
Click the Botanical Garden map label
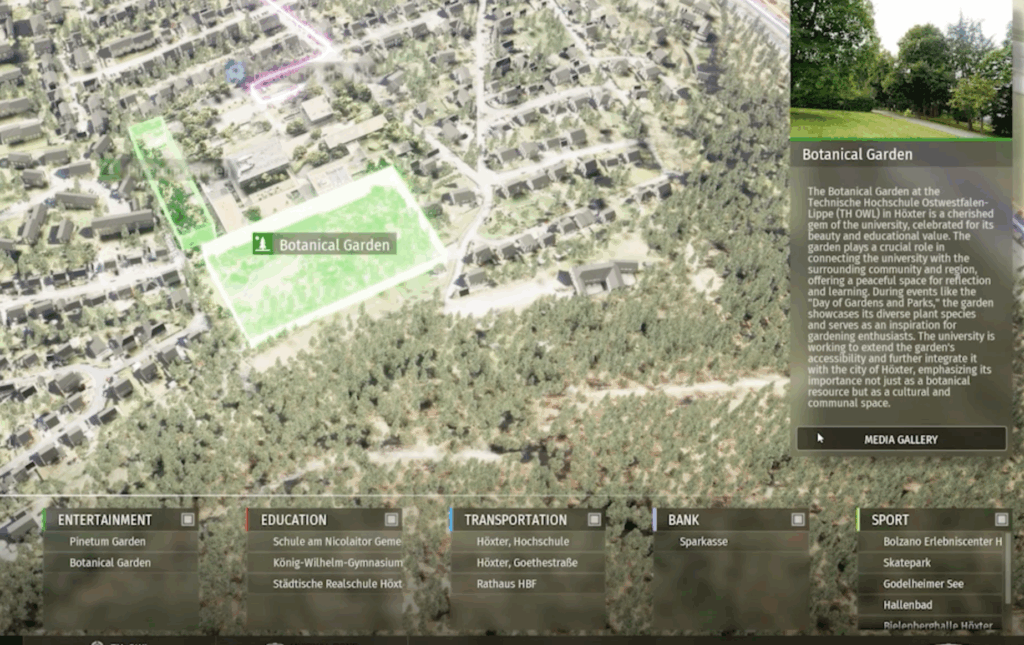pyautogui.click(x=323, y=245)
